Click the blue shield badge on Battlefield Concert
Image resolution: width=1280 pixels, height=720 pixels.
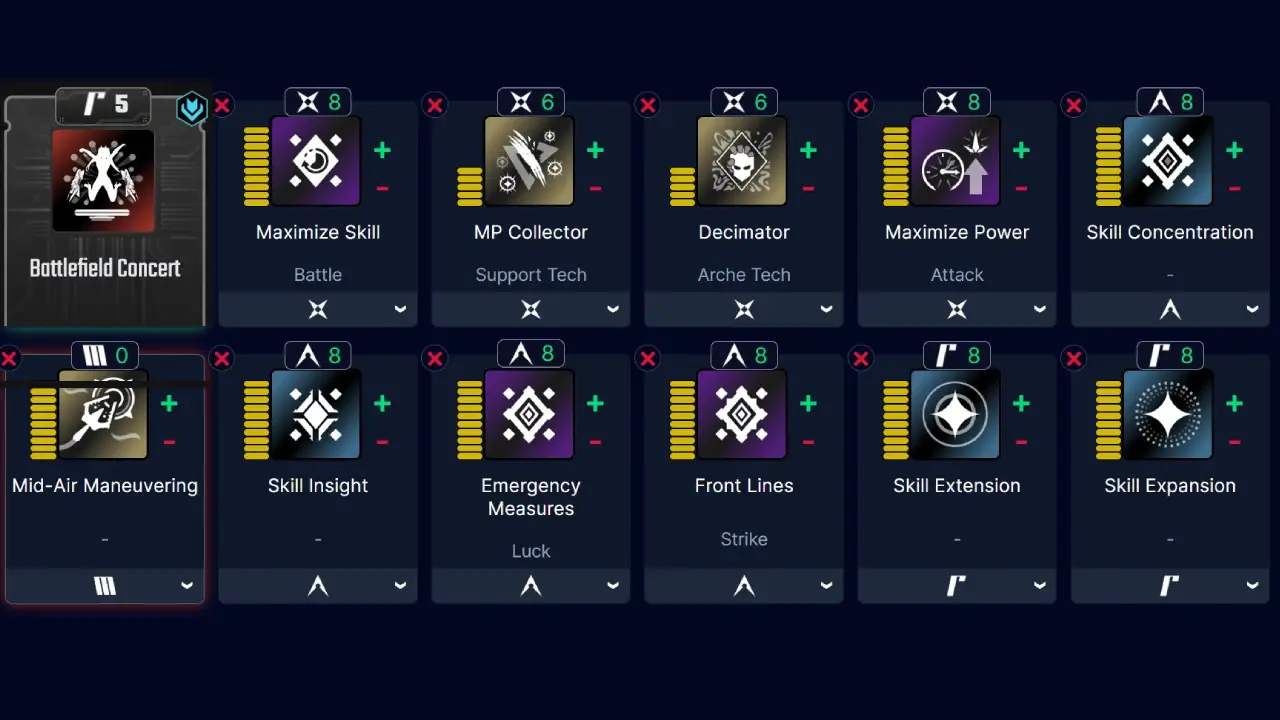pos(192,109)
